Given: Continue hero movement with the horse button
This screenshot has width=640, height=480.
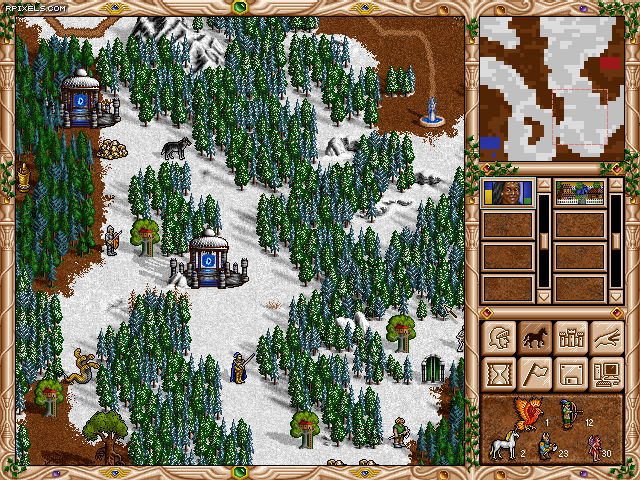Looking at the screenshot, I should click(x=534, y=338).
